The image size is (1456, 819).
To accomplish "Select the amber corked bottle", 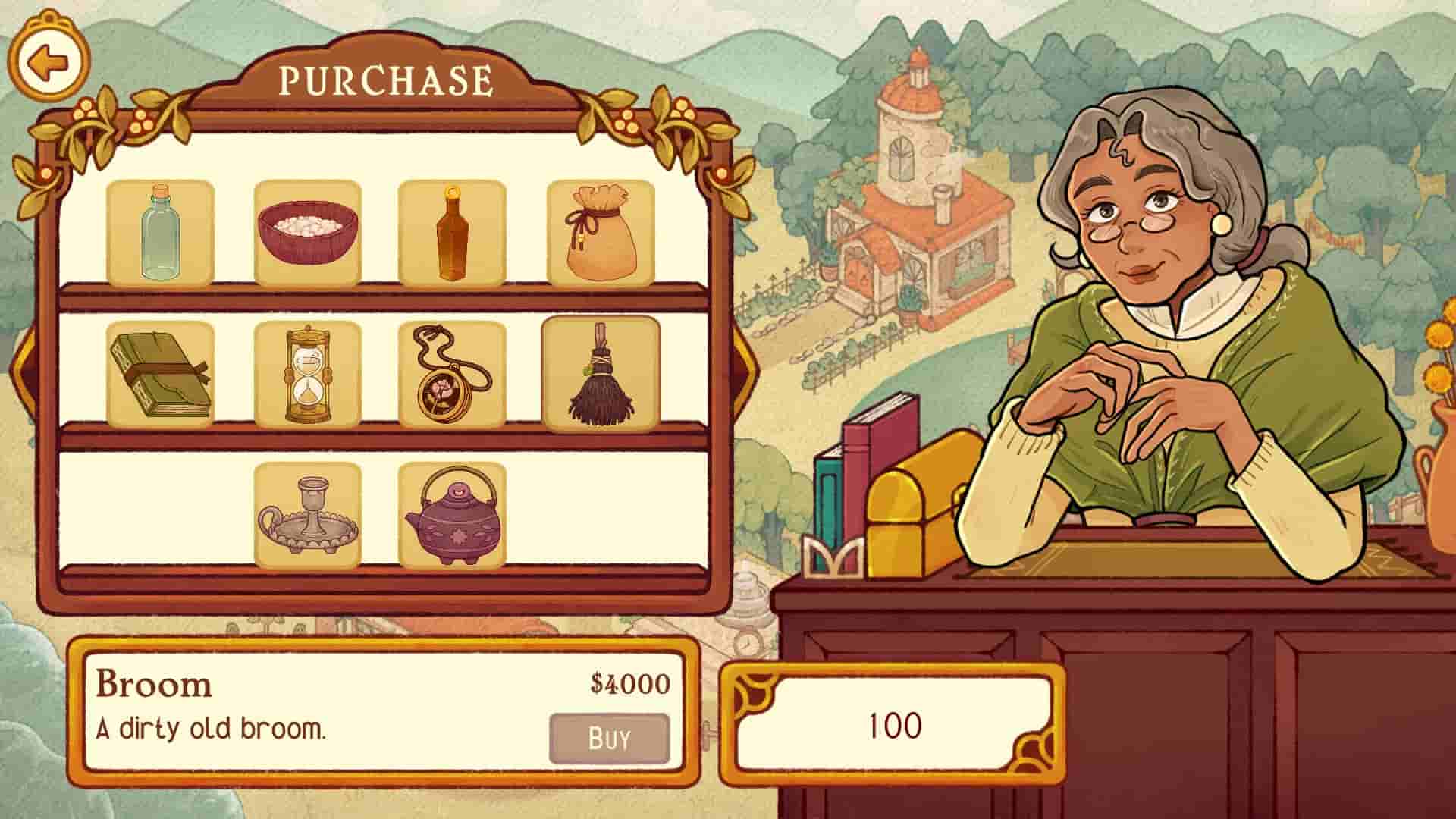I will click(x=452, y=234).
